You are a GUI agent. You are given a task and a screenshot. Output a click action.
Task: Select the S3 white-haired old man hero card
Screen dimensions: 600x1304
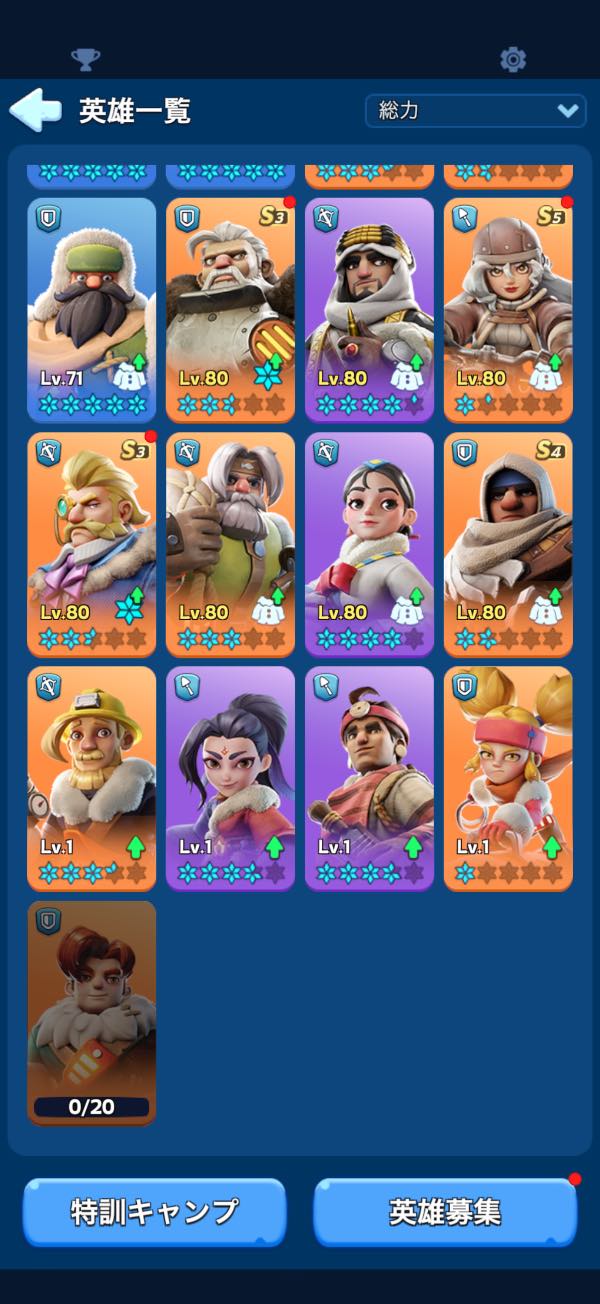(x=231, y=310)
